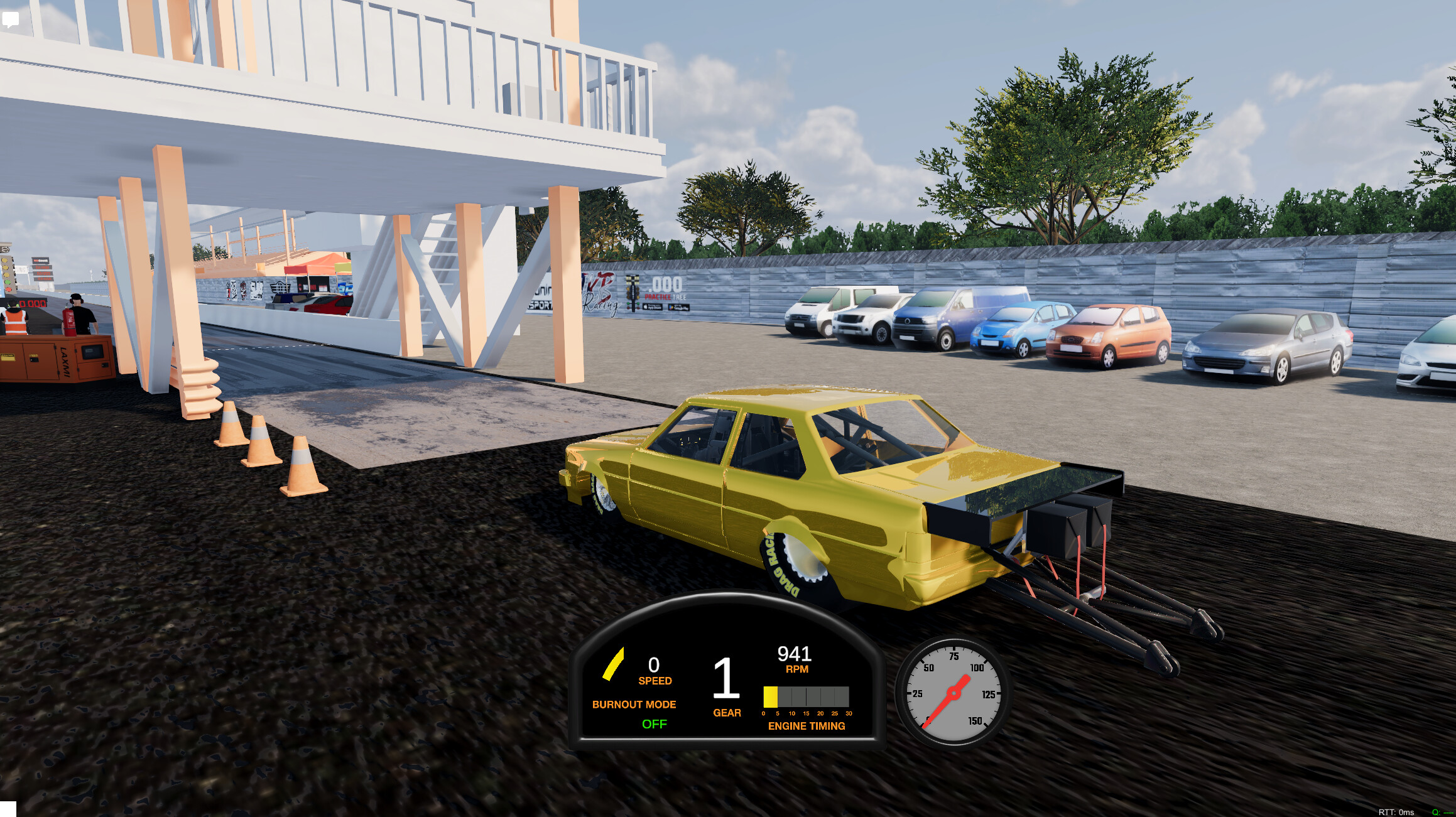Click the ENGINE TIMING label
The width and height of the screenshot is (1456, 817).
(807, 727)
